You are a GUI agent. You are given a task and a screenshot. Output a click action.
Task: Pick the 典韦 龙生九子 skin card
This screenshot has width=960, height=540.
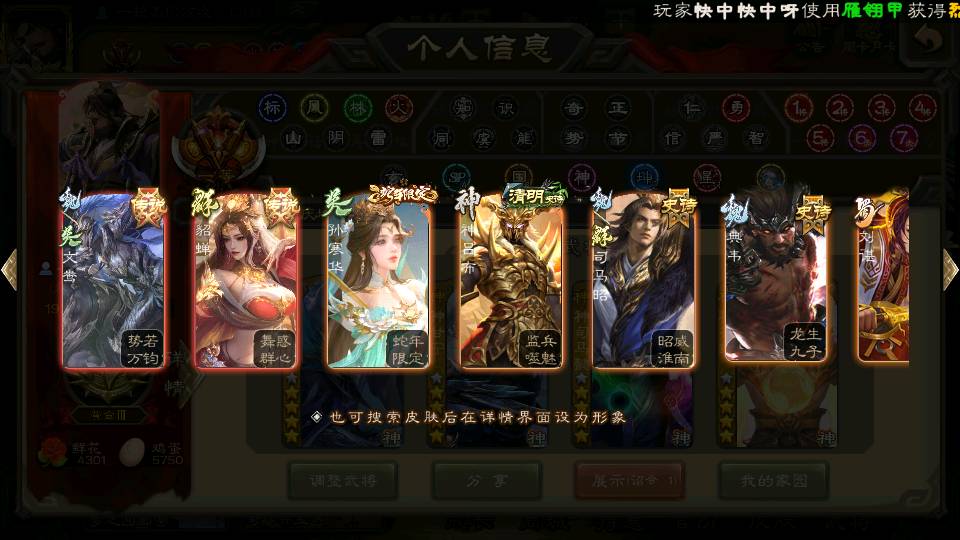[776, 280]
